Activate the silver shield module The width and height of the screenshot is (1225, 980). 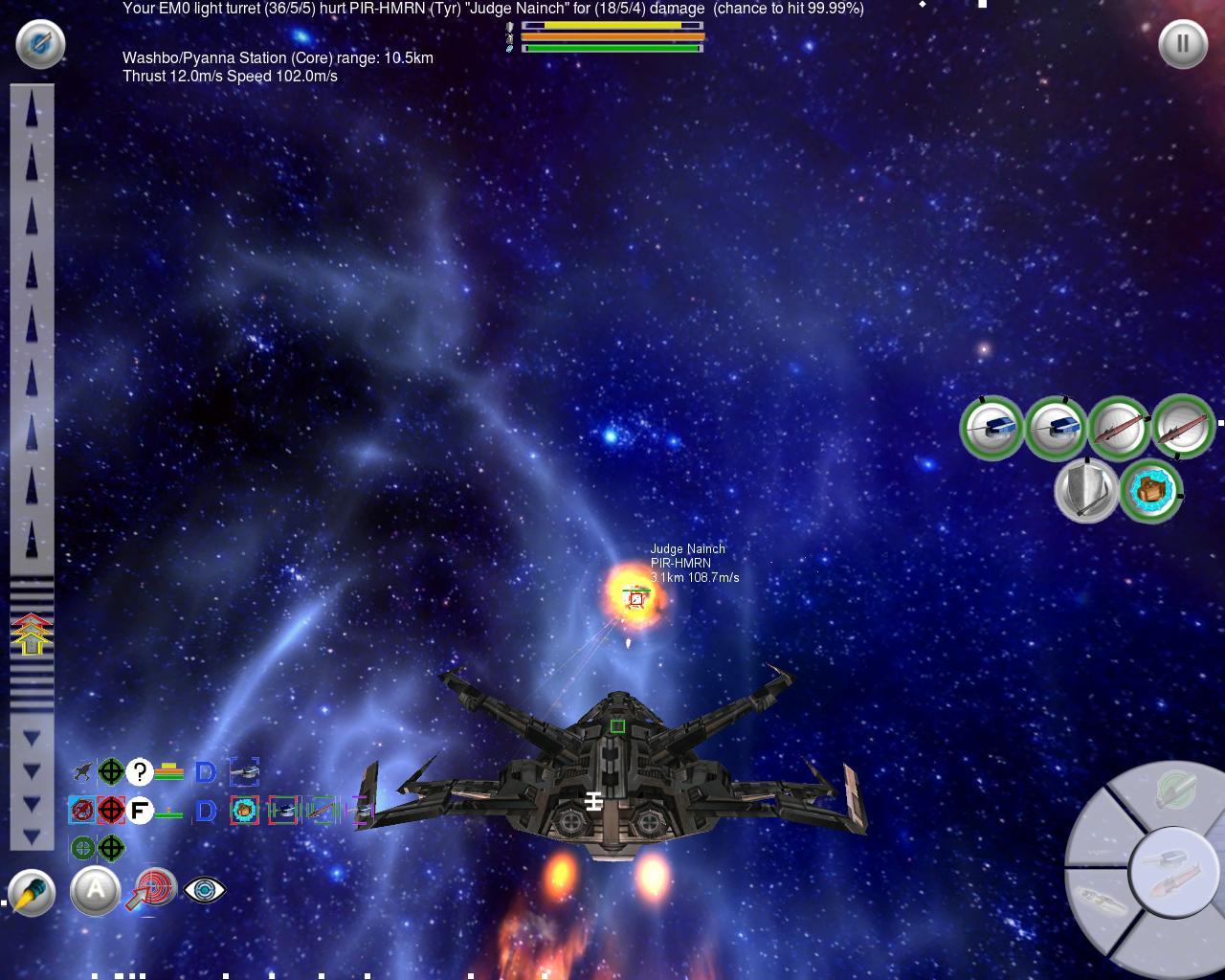(x=1086, y=489)
